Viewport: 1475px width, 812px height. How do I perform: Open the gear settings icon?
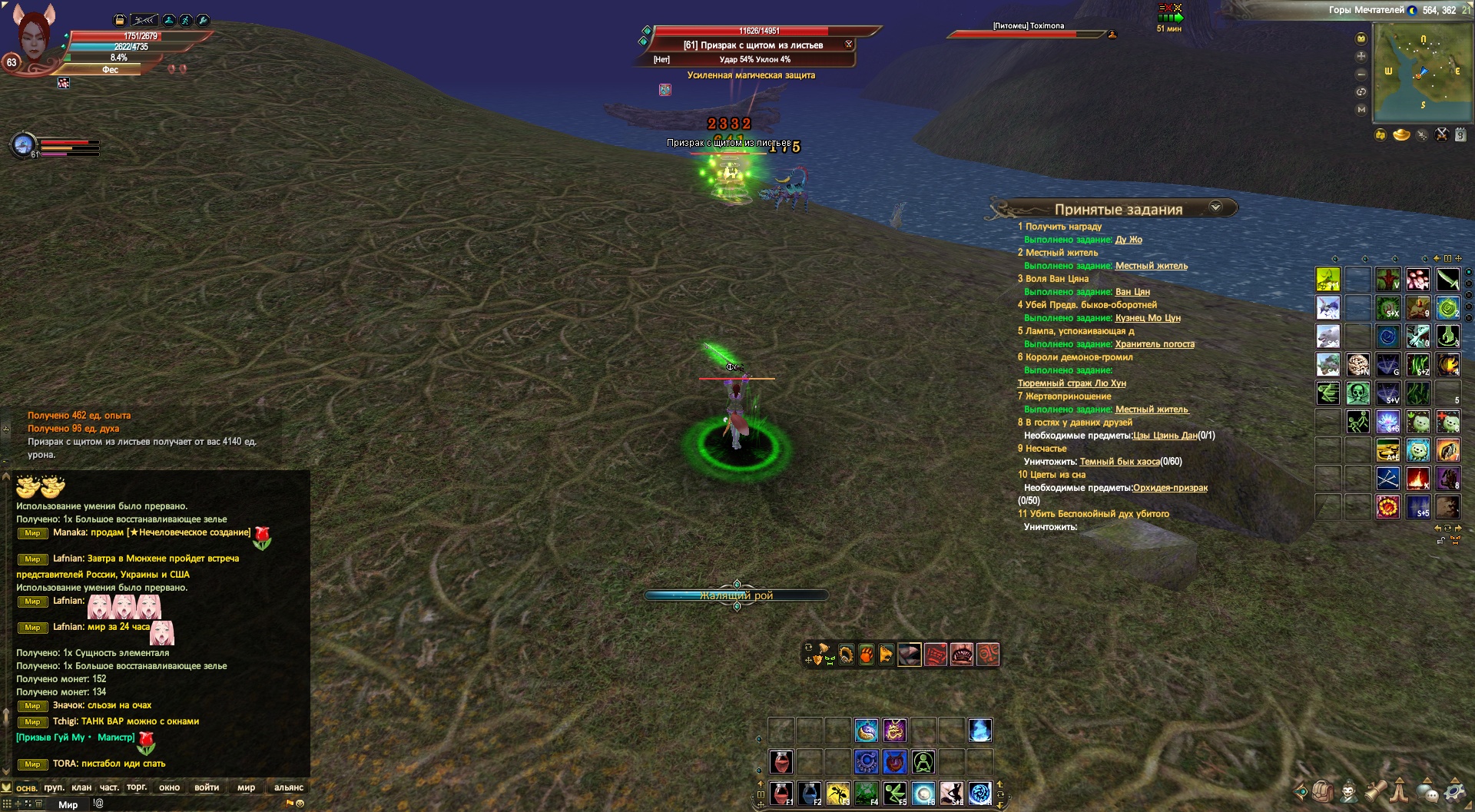coord(1454,790)
